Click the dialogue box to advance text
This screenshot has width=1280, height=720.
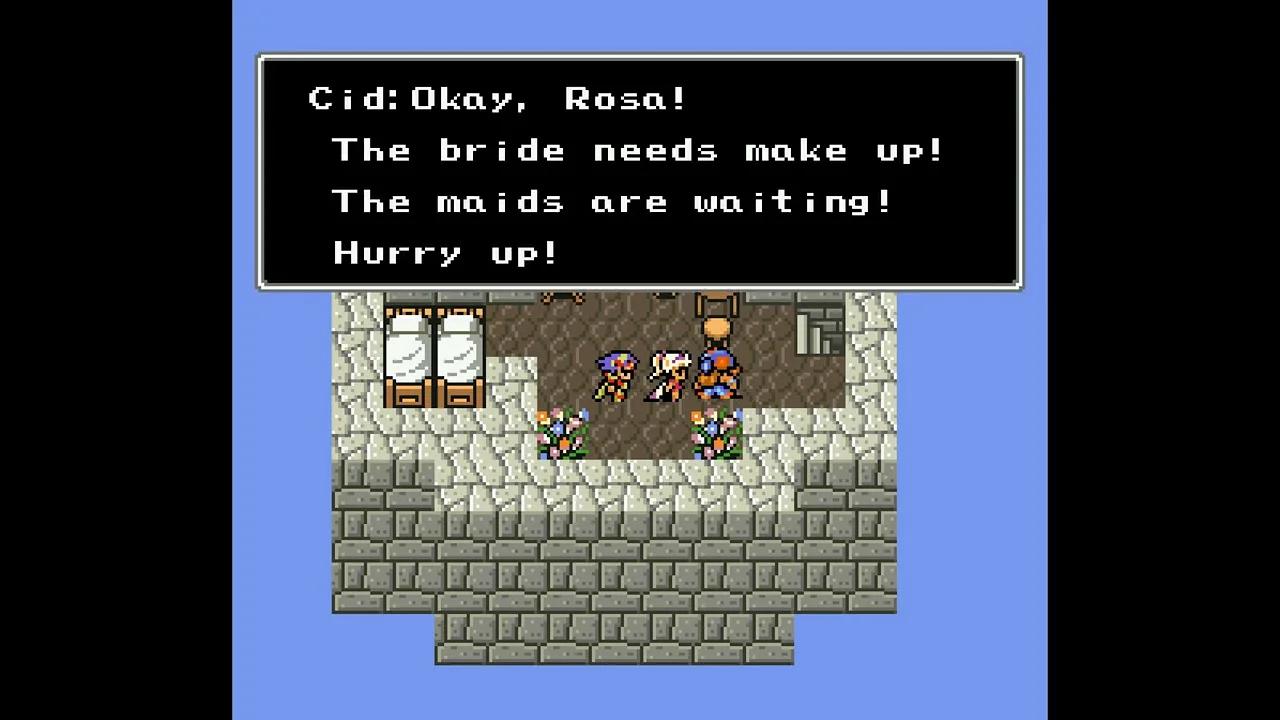click(x=640, y=170)
